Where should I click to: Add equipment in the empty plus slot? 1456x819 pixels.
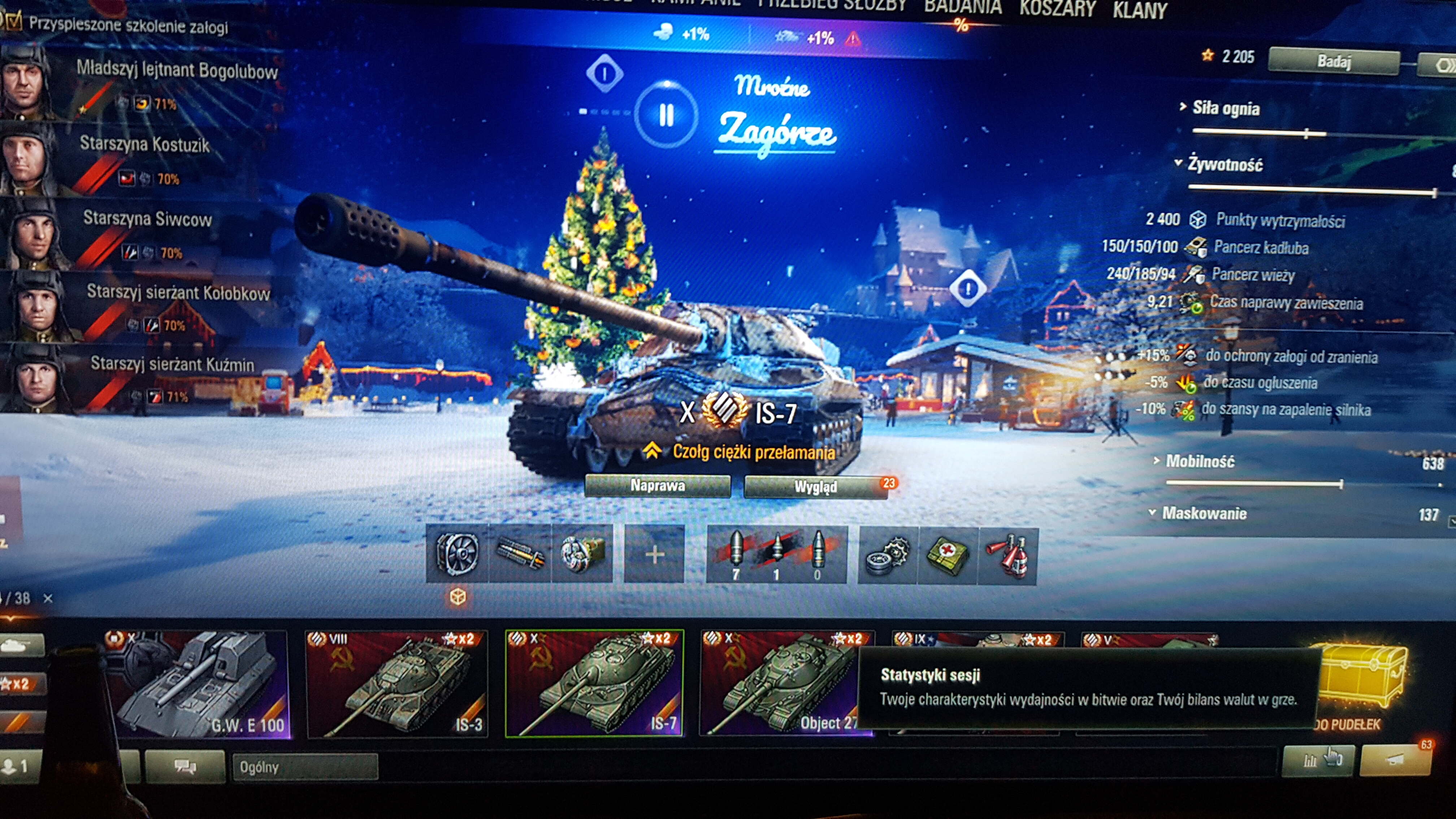point(655,554)
